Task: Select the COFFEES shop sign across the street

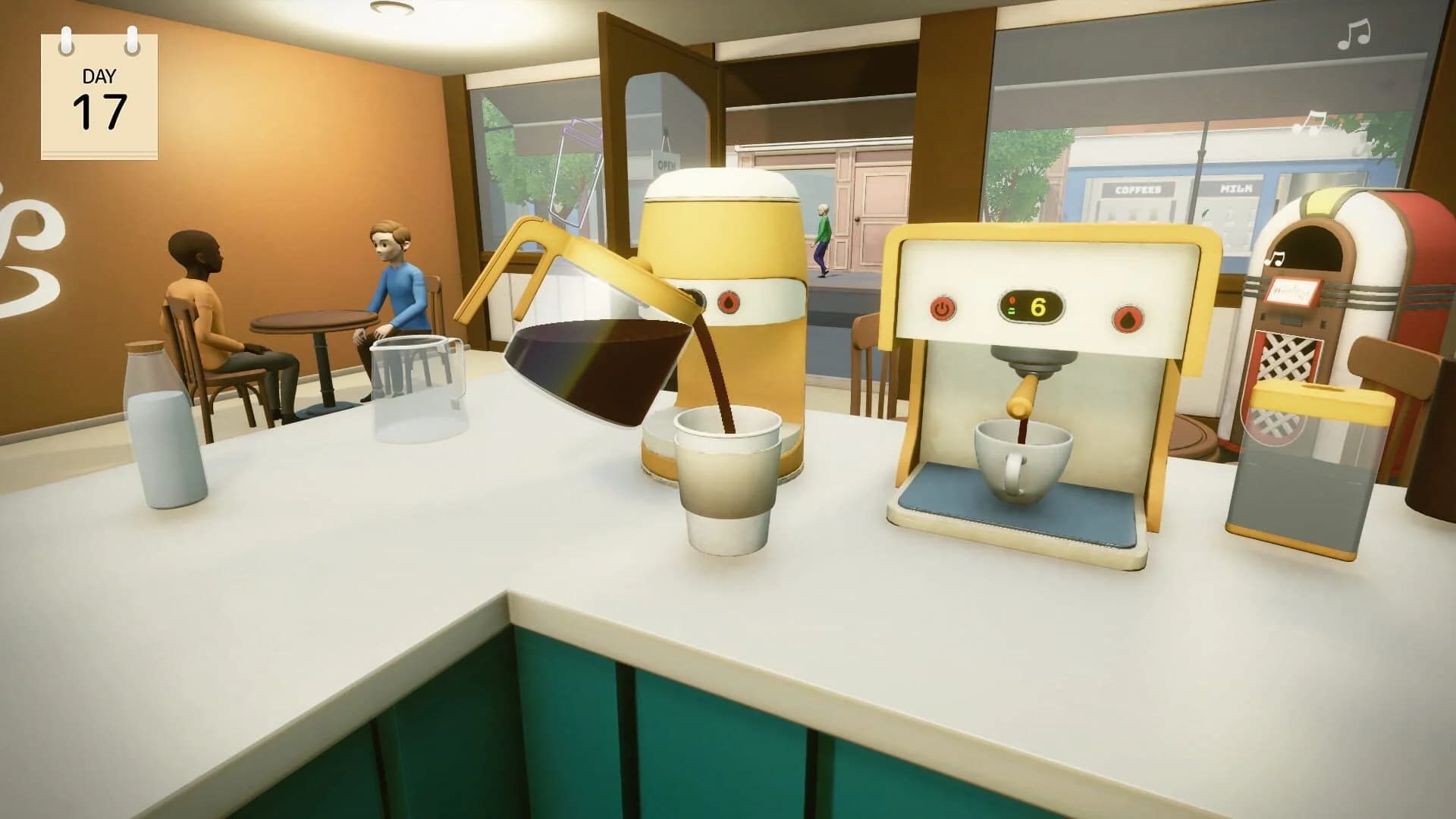Action: tap(1137, 189)
